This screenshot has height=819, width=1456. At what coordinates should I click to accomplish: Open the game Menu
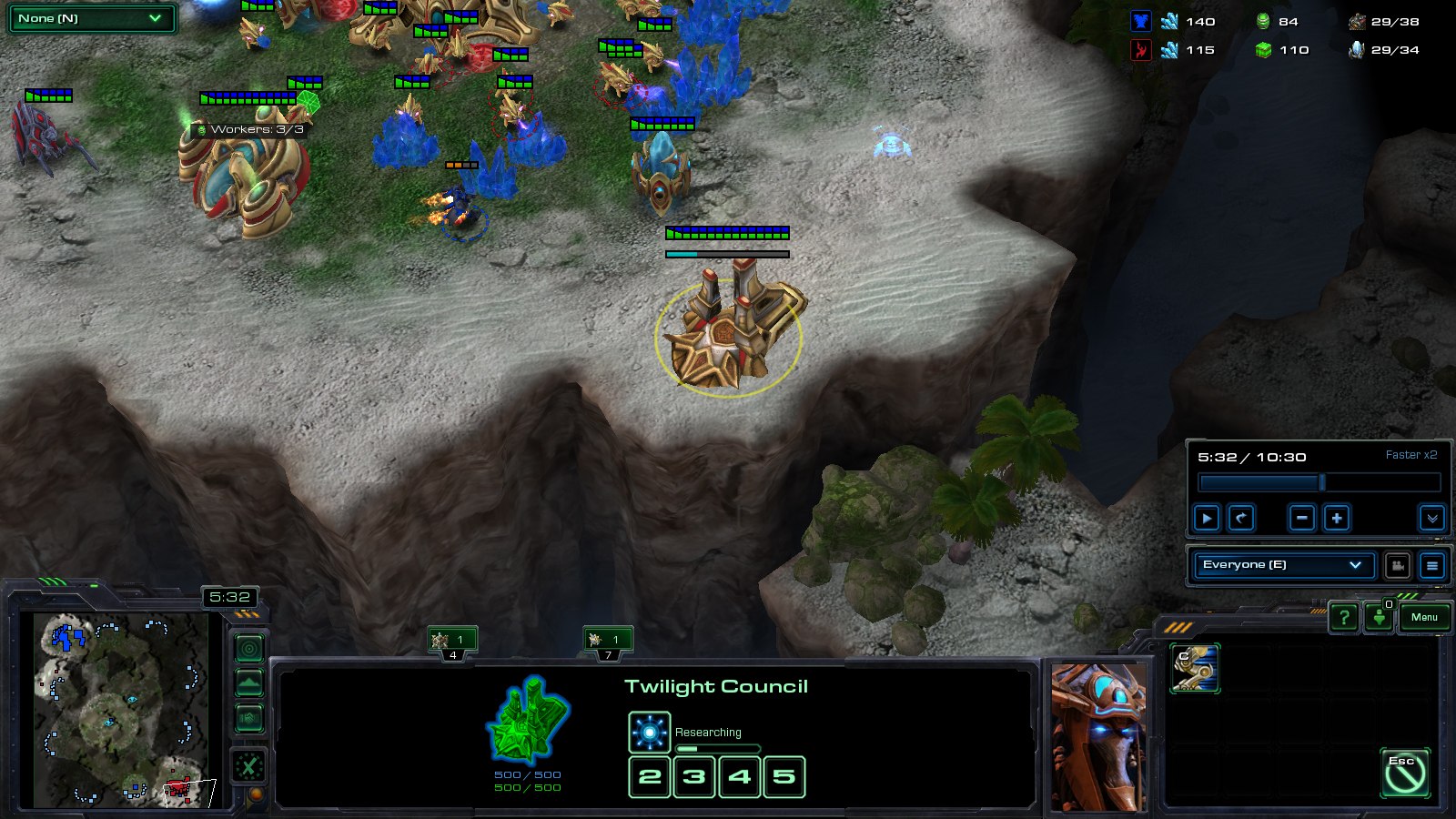tap(1424, 618)
